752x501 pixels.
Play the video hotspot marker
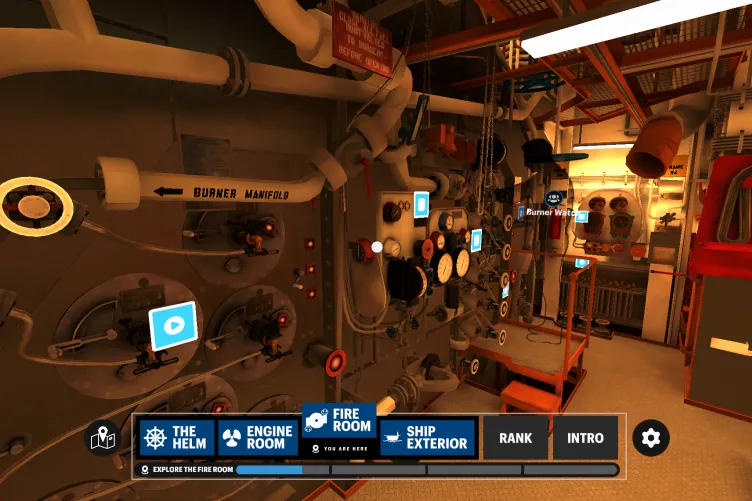point(173,325)
